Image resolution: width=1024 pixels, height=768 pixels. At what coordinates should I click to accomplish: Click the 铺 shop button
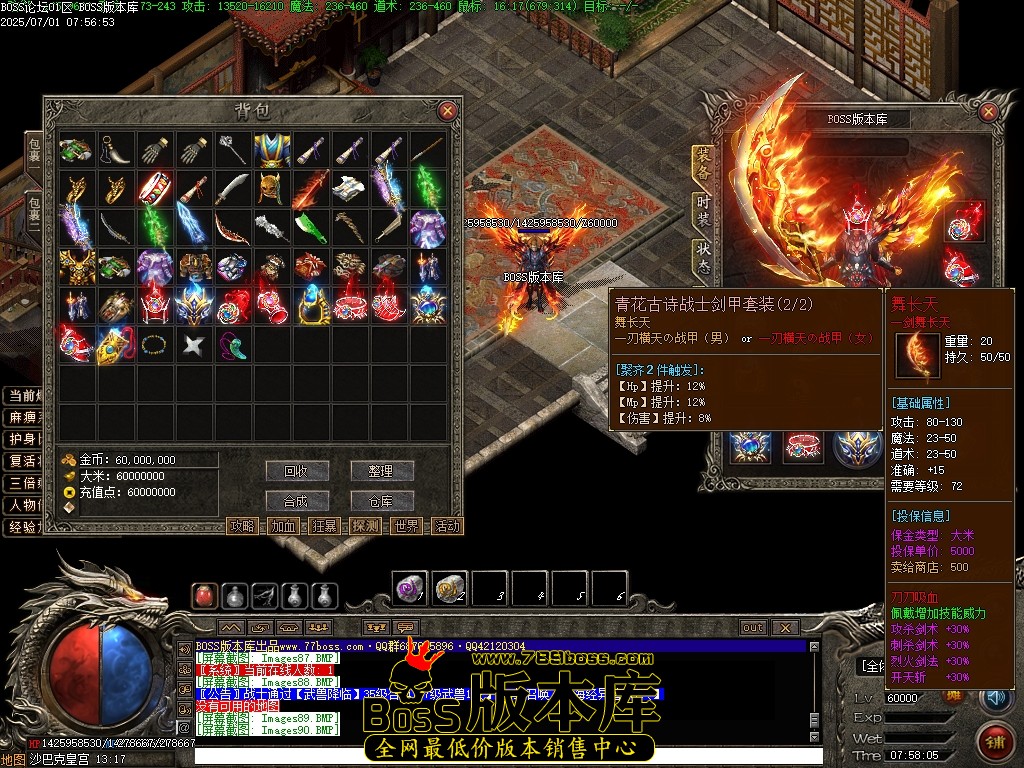tap(994, 741)
